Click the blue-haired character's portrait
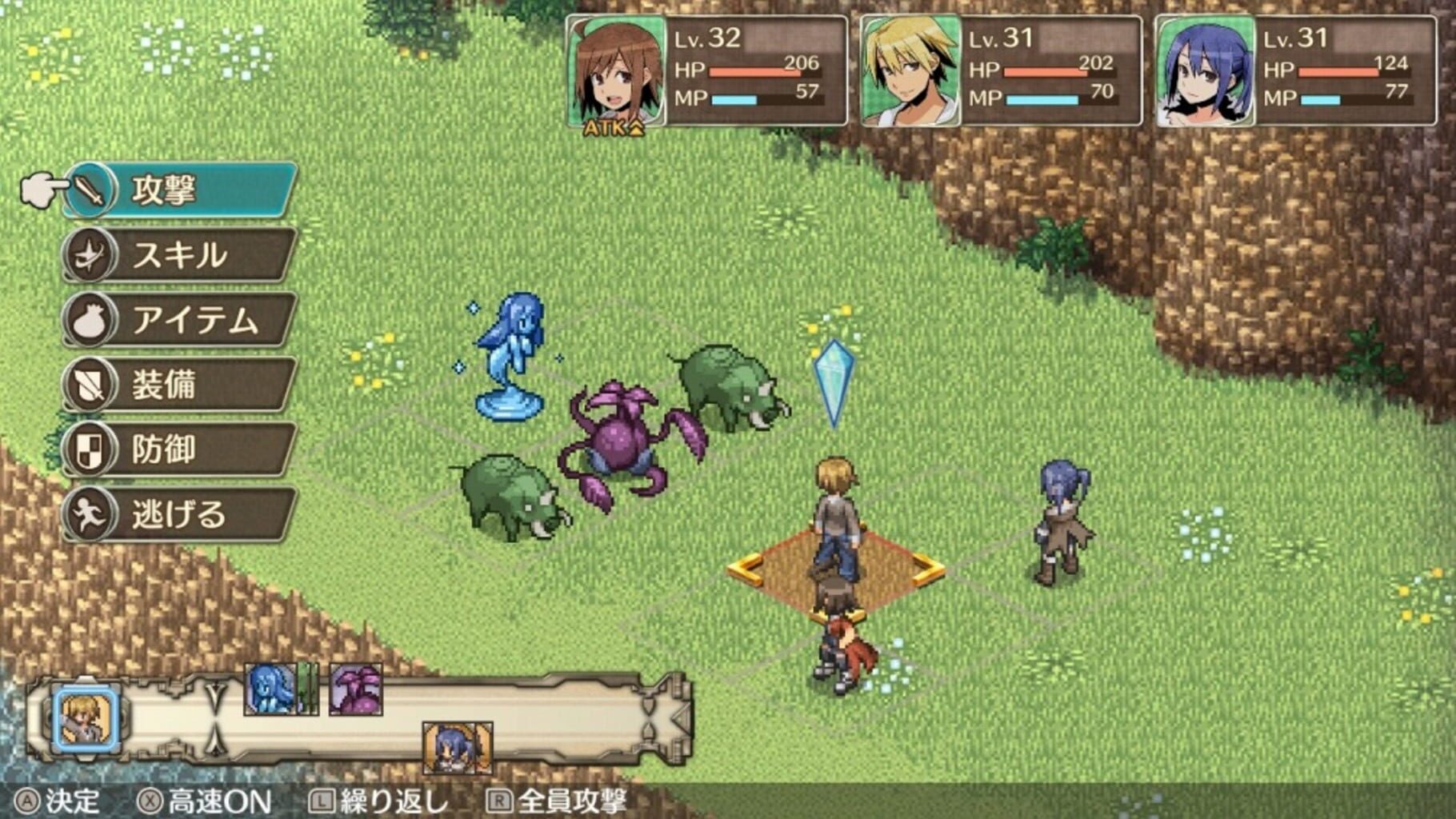1456x819 pixels. 1206,72
